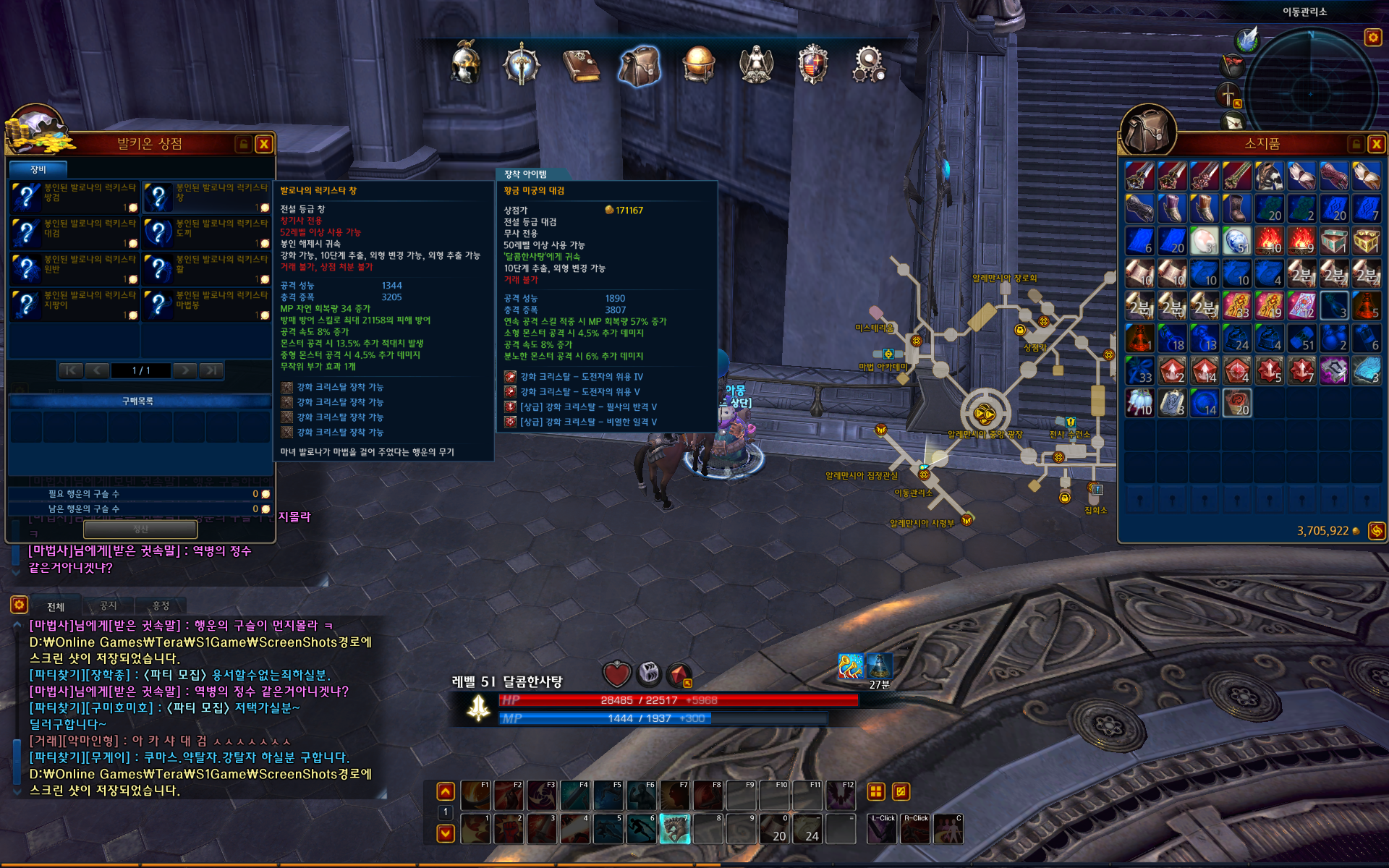
Task: Activate the F1 hotbar skill
Action: (475, 795)
